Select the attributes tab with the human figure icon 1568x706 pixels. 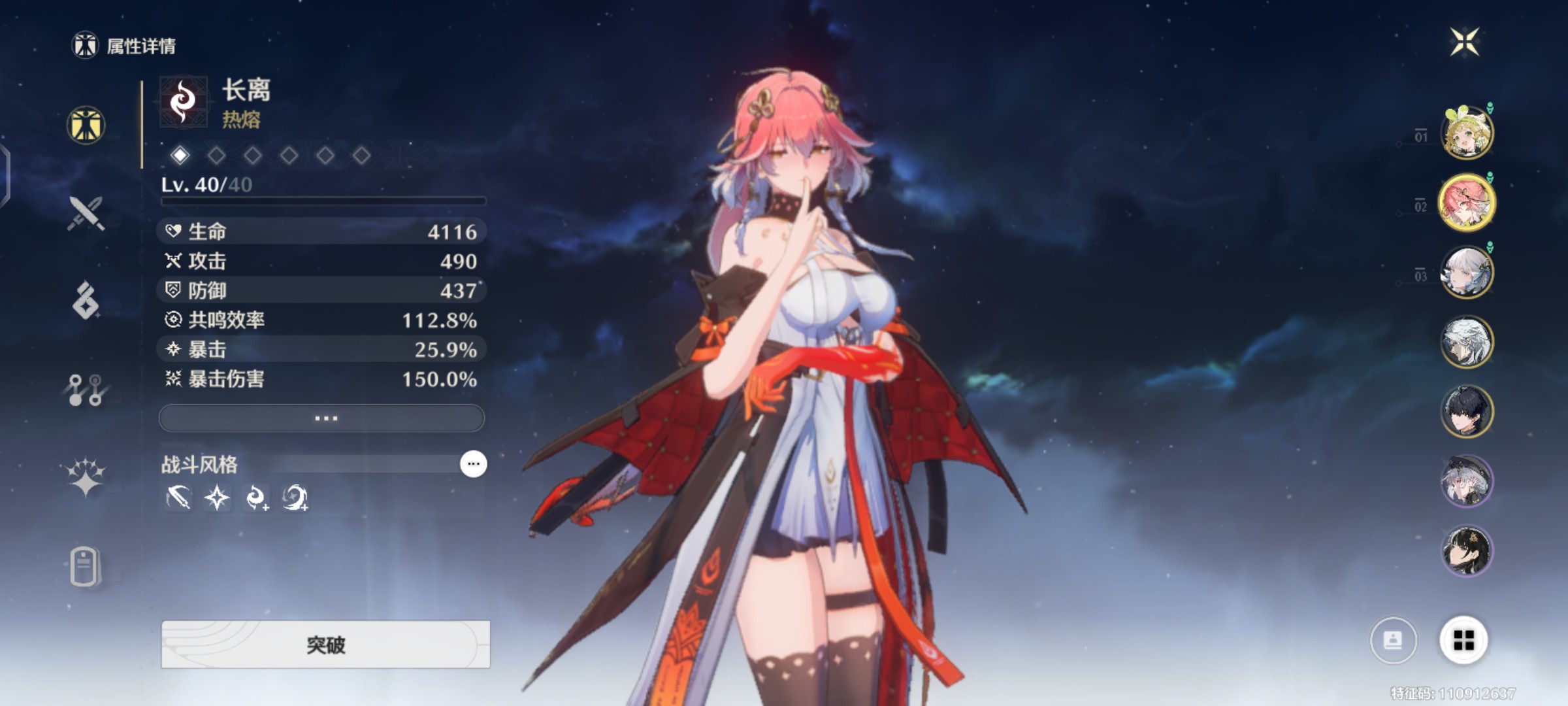pyautogui.click(x=86, y=125)
